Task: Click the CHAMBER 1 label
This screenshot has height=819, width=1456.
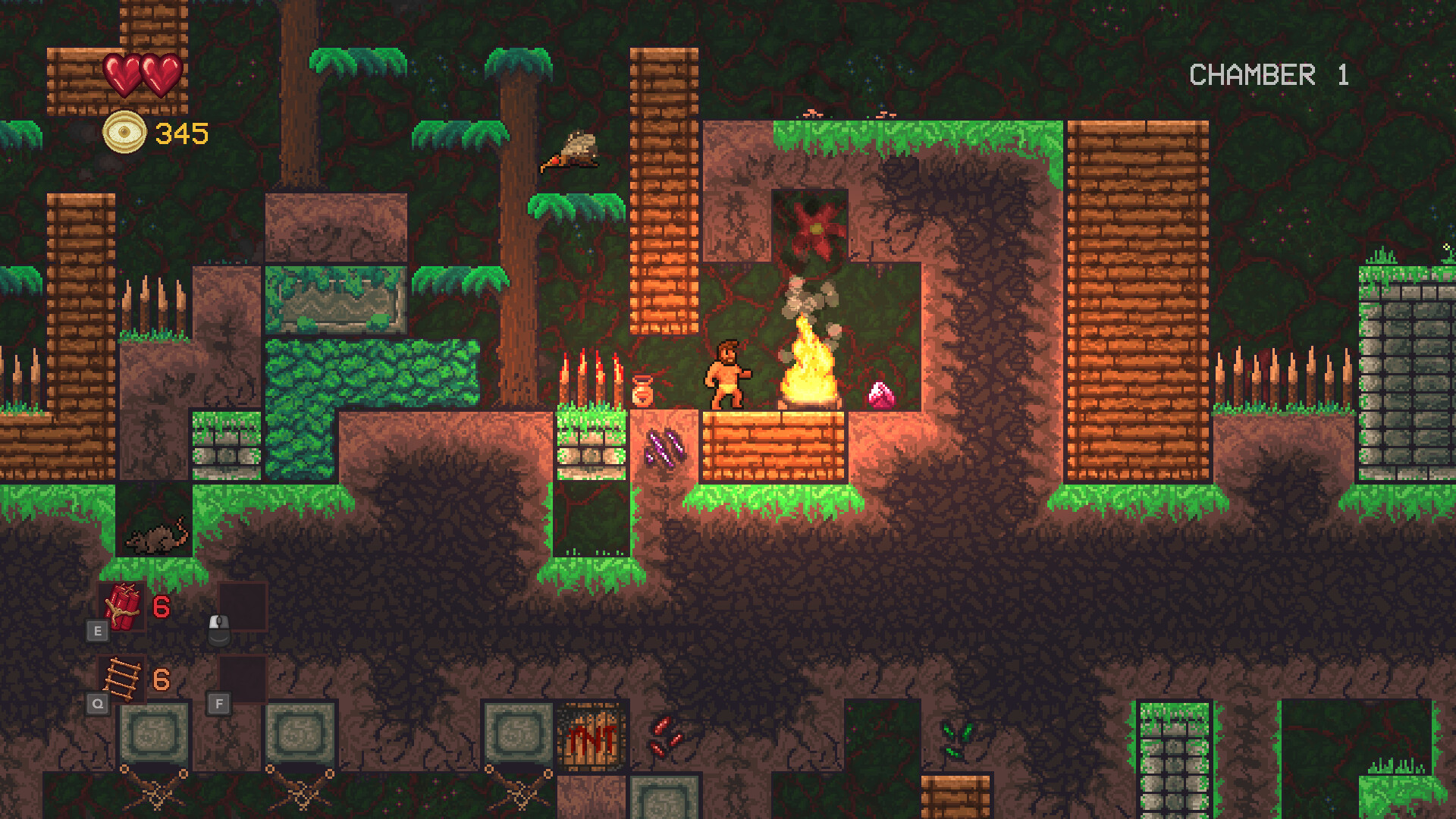Action: point(1267,75)
